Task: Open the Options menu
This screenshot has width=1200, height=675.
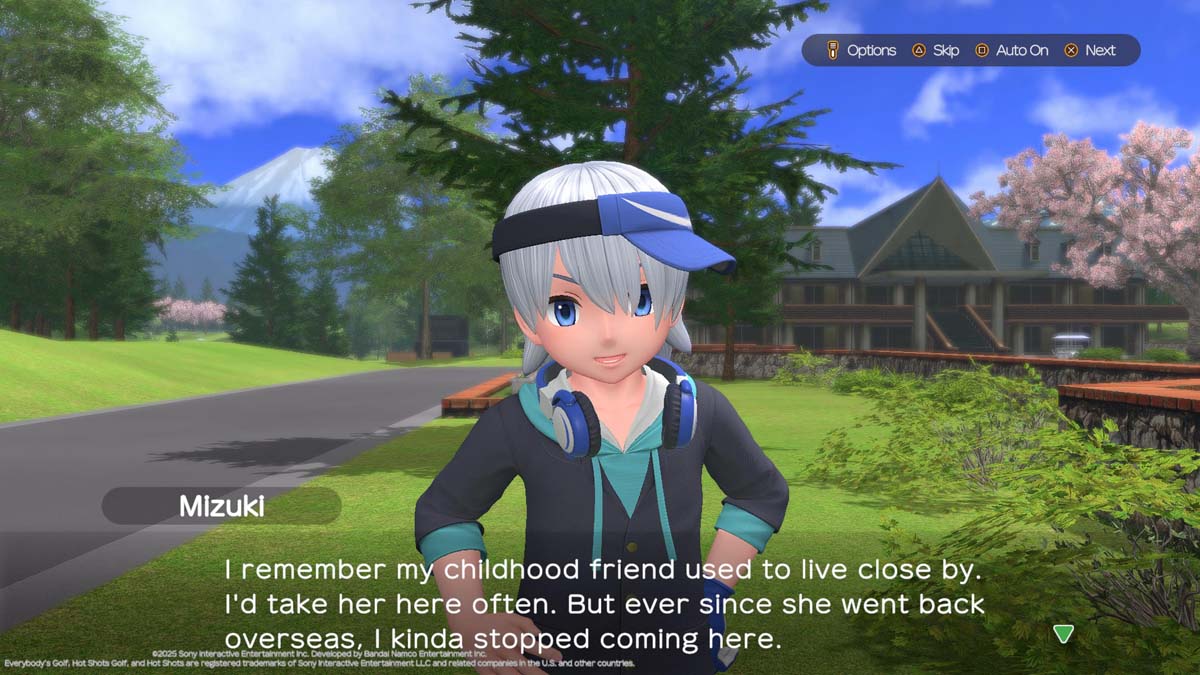Action: [x=861, y=50]
